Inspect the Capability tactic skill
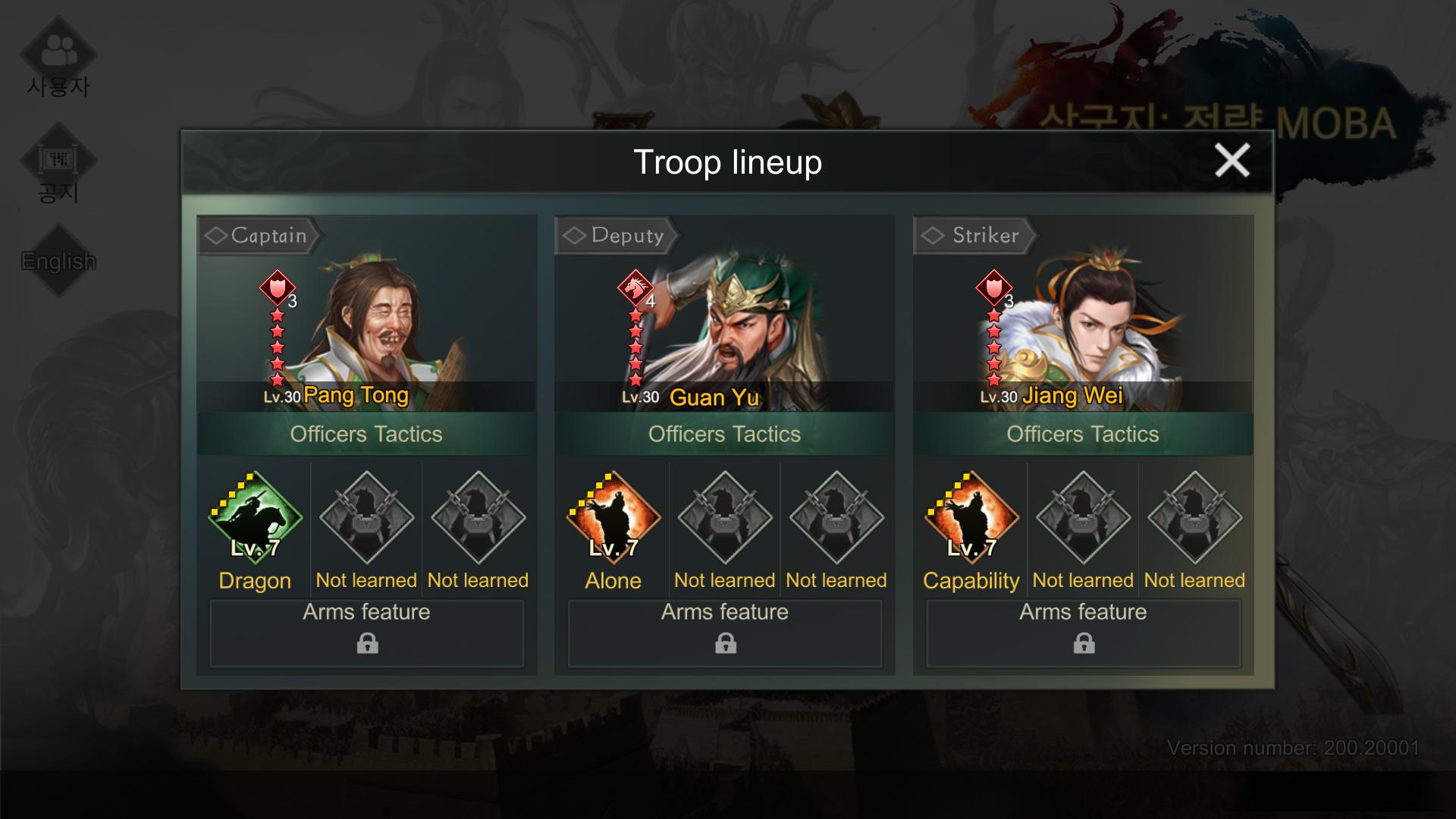The height and width of the screenshot is (819, 1456). (971, 519)
